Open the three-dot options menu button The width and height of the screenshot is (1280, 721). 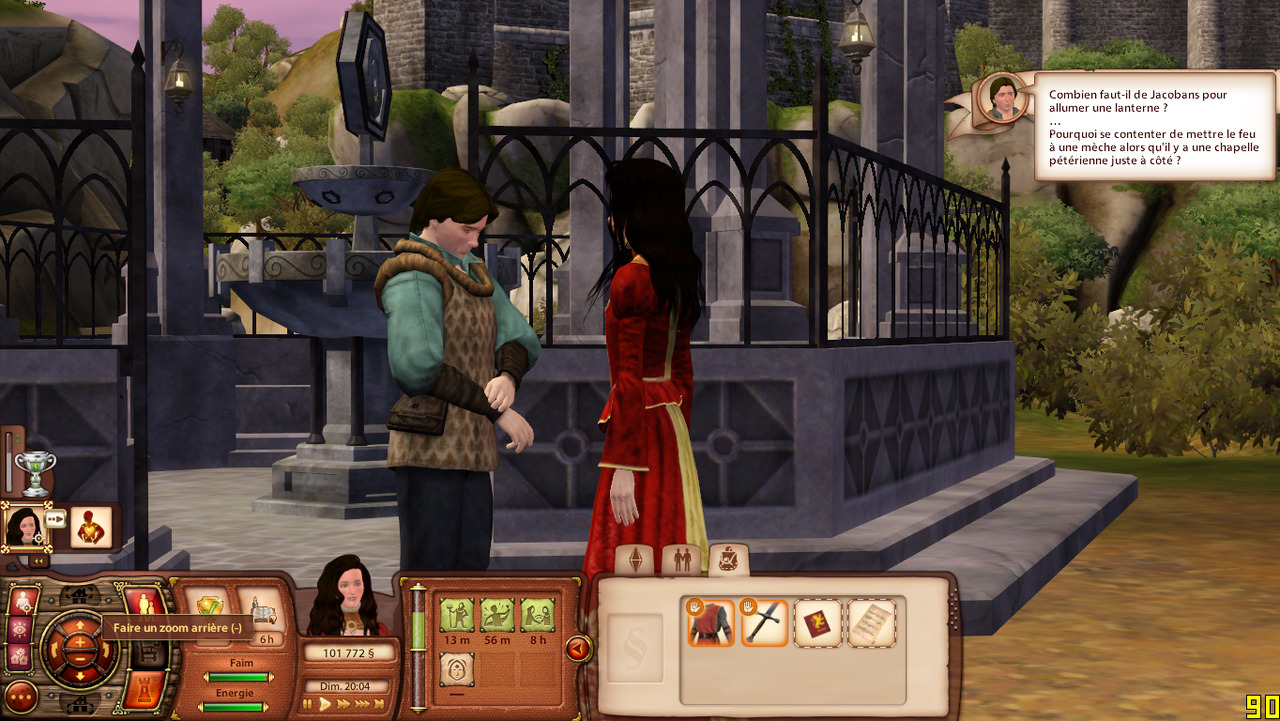pyautogui.click(x=21, y=695)
